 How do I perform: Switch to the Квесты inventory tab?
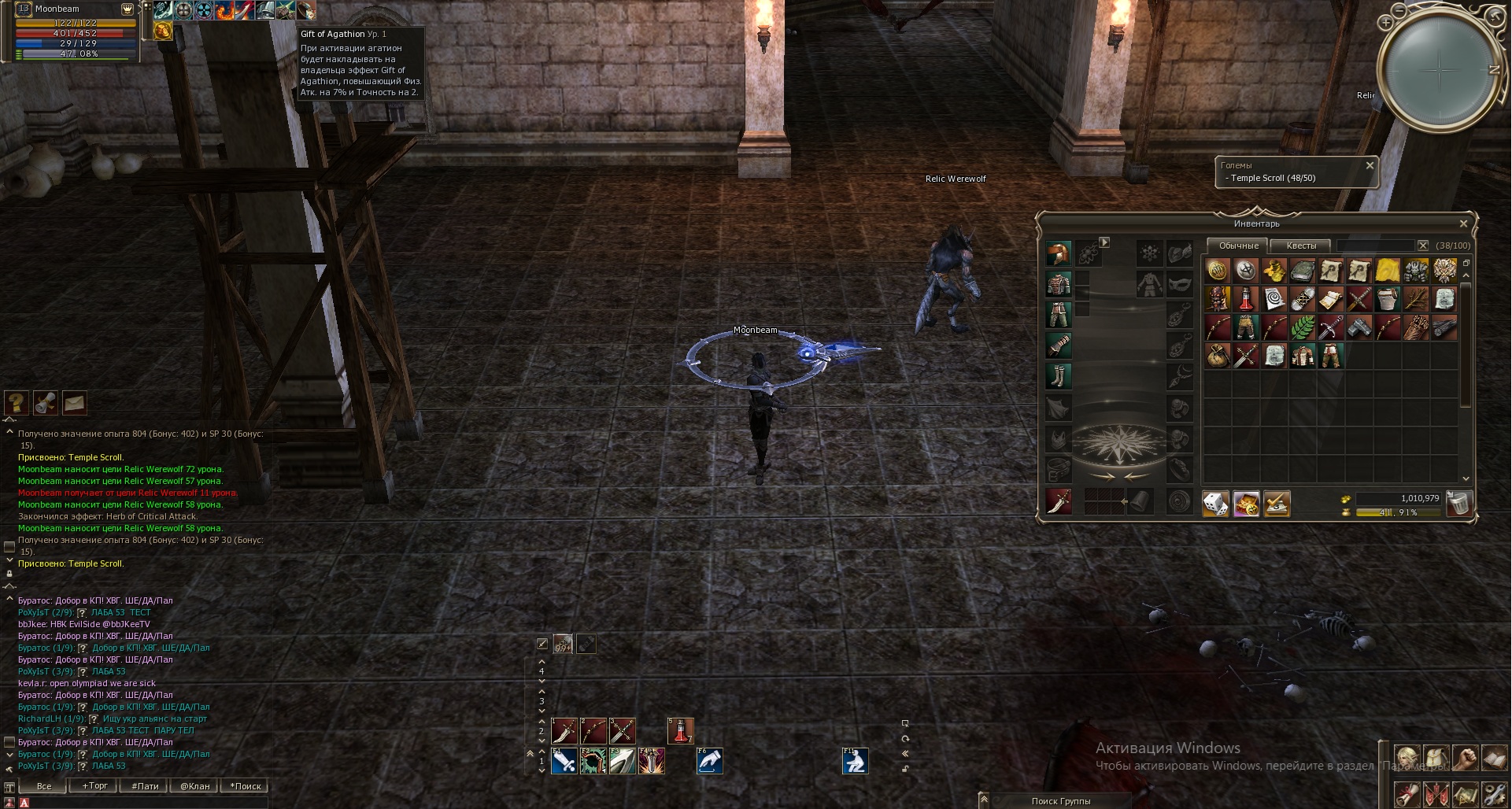(1300, 246)
